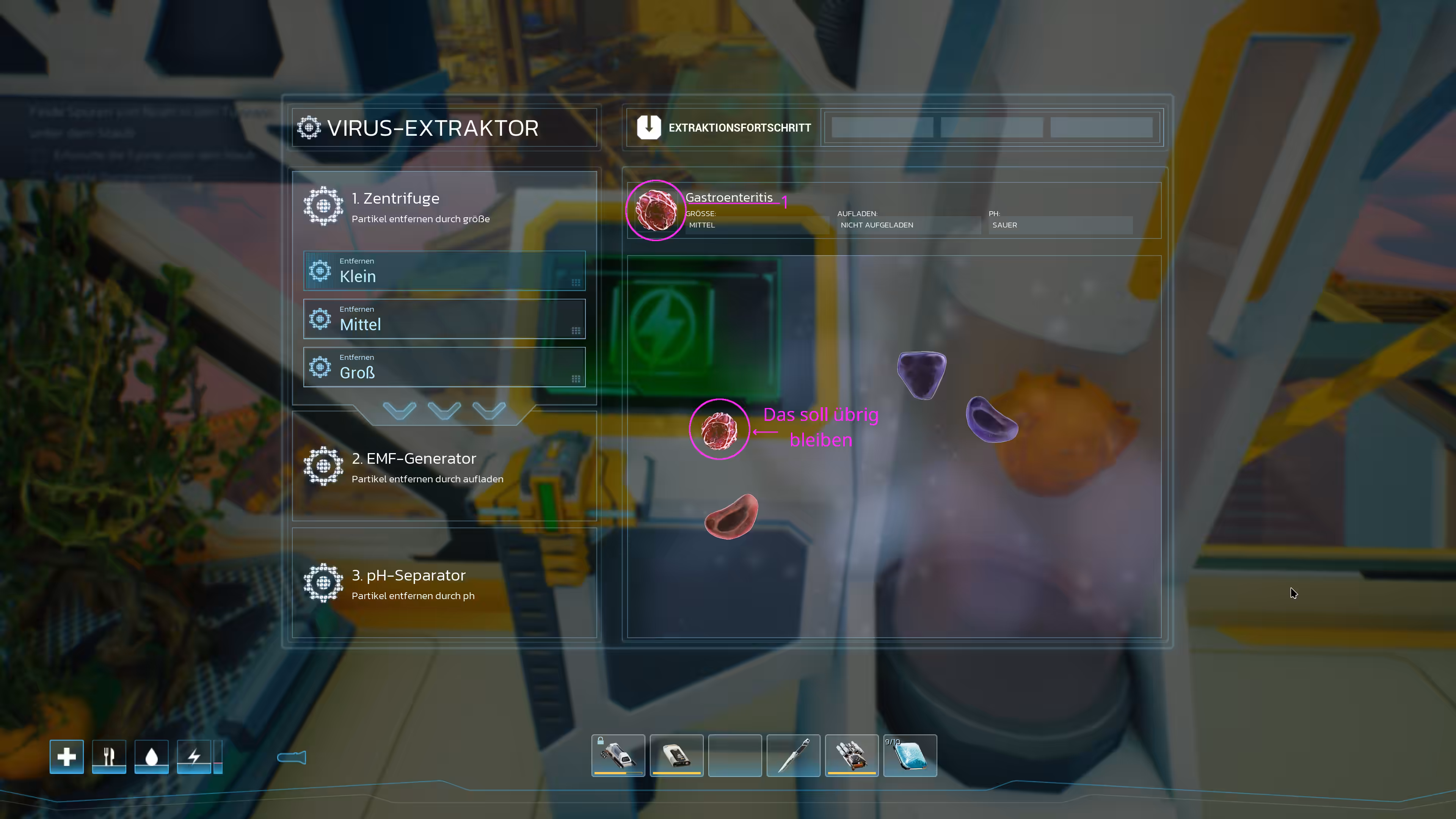
Task: Choose the Klein removal option
Action: tap(444, 271)
